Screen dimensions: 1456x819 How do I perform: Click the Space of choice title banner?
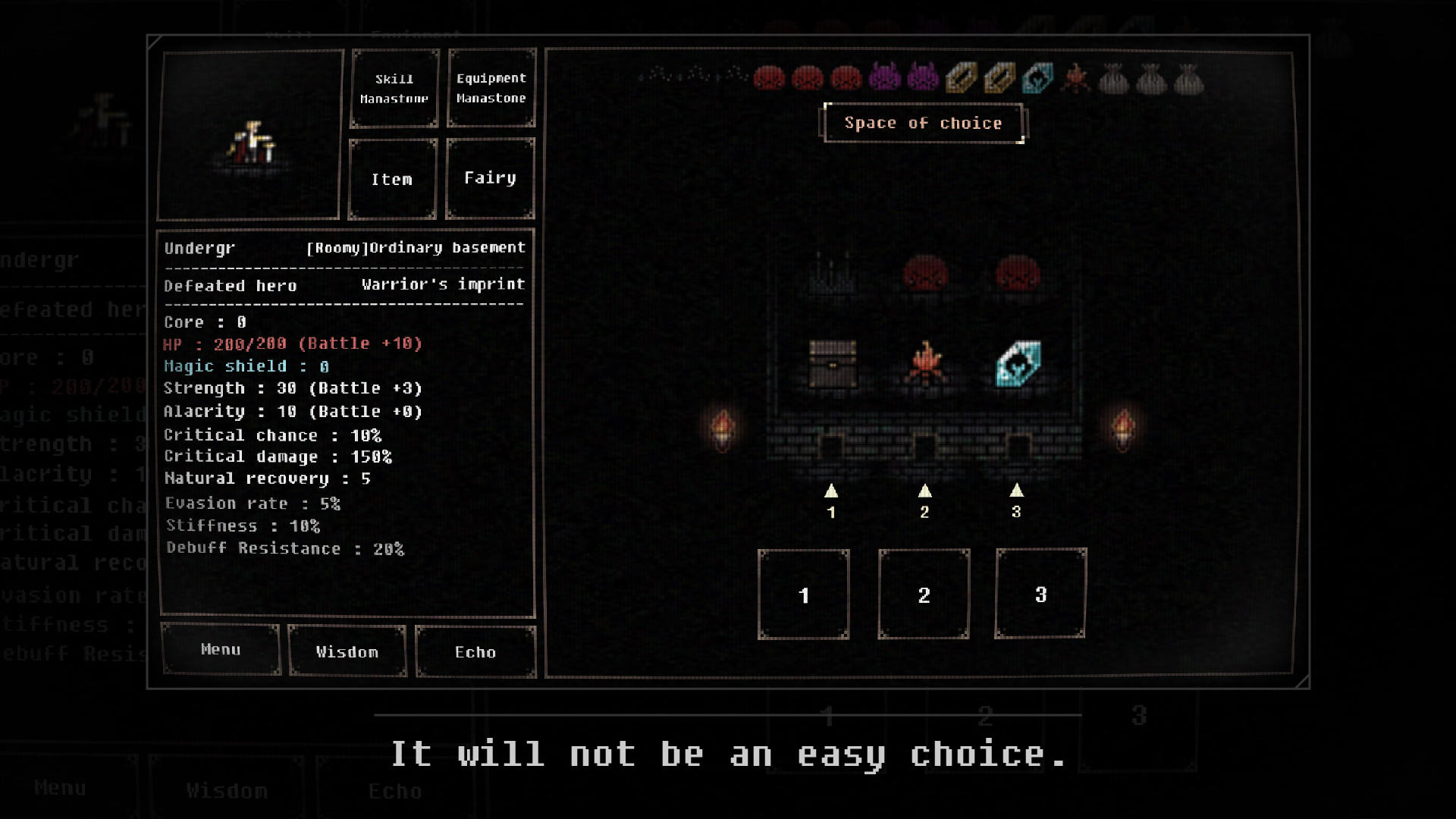coord(924,122)
